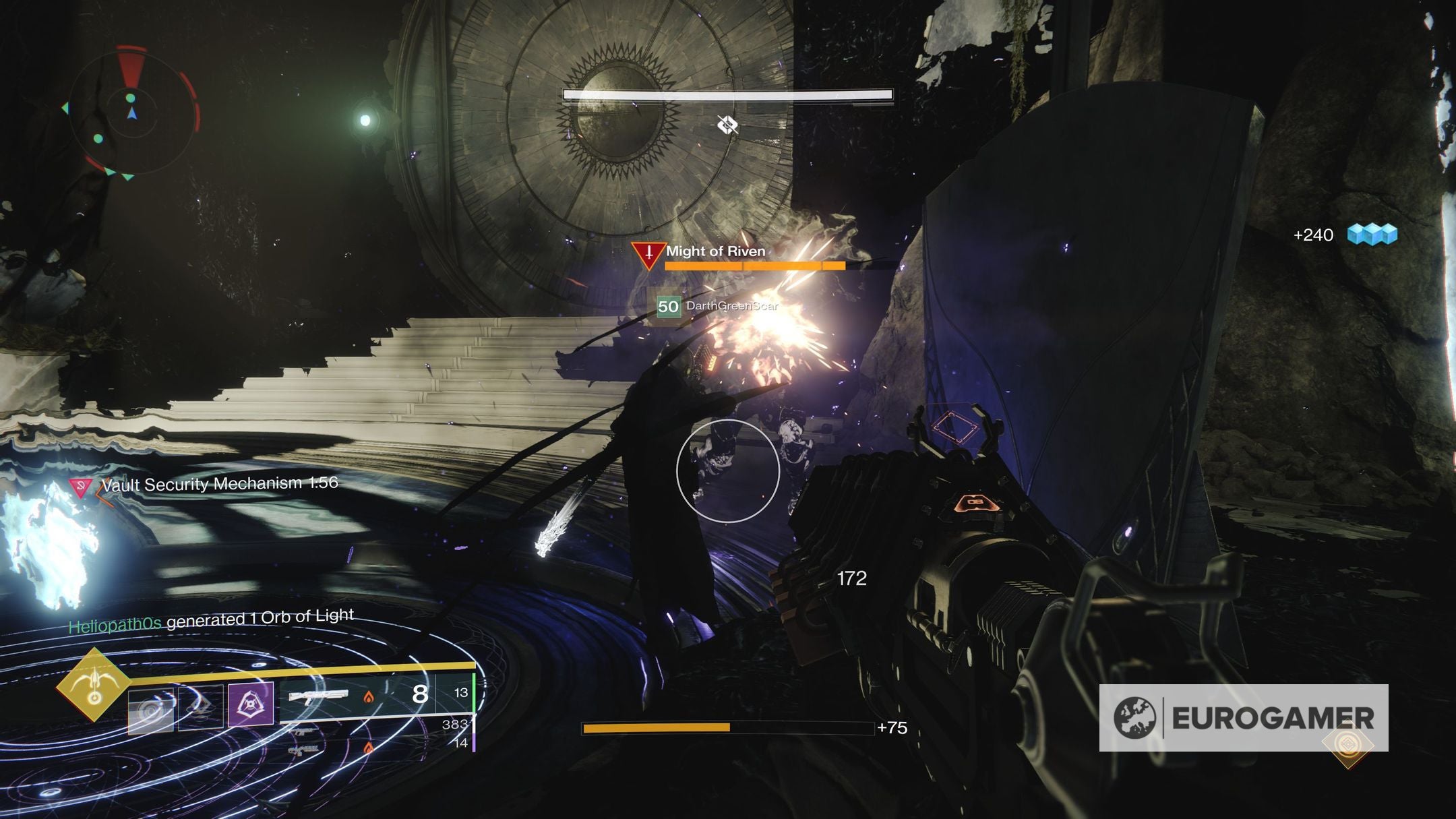This screenshot has height=819, width=1456.
Task: Select the scout rifle secondary weapon icon
Action: [x=305, y=732]
